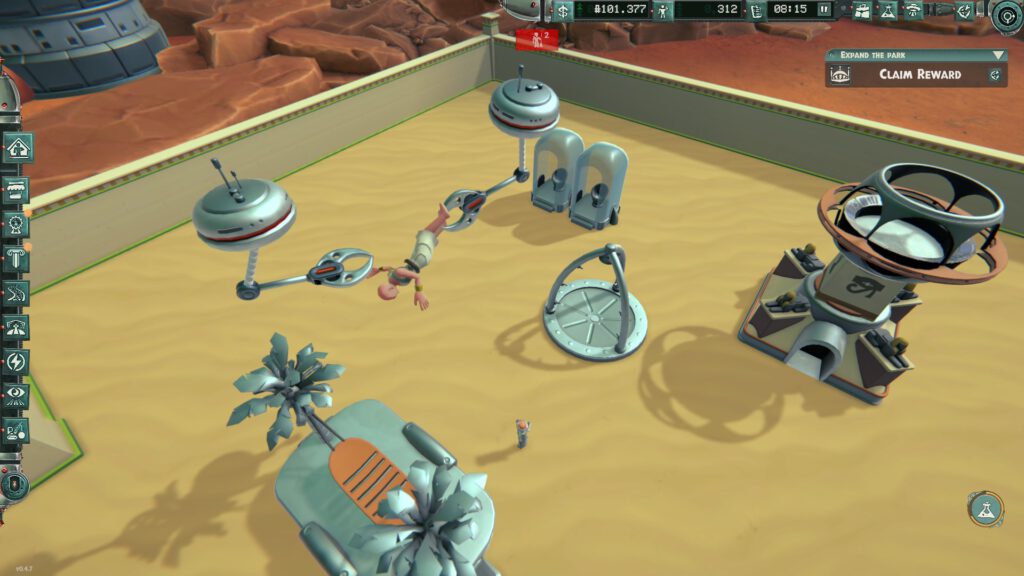Select the excavator demolish tool
Screen dimensions: 1024x576
(17, 431)
